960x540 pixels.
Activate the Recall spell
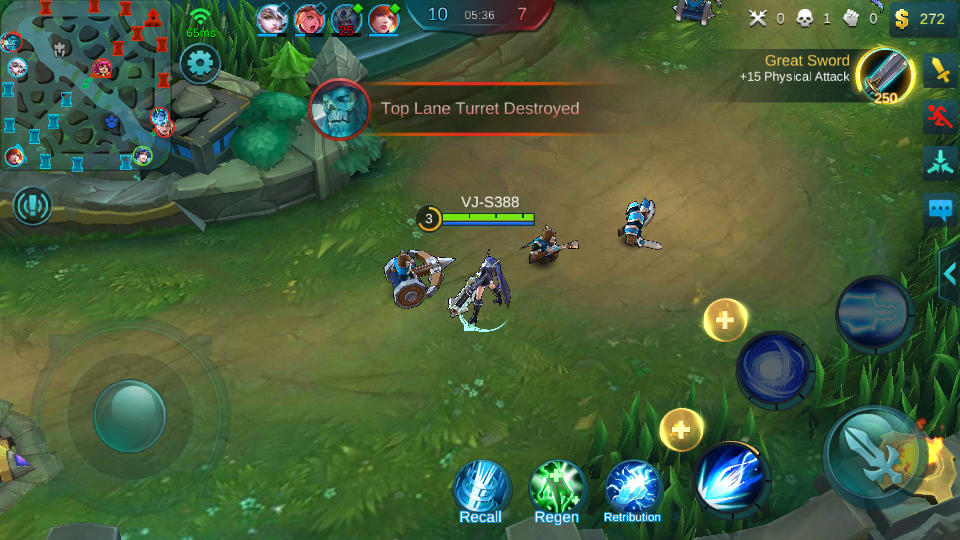(481, 490)
